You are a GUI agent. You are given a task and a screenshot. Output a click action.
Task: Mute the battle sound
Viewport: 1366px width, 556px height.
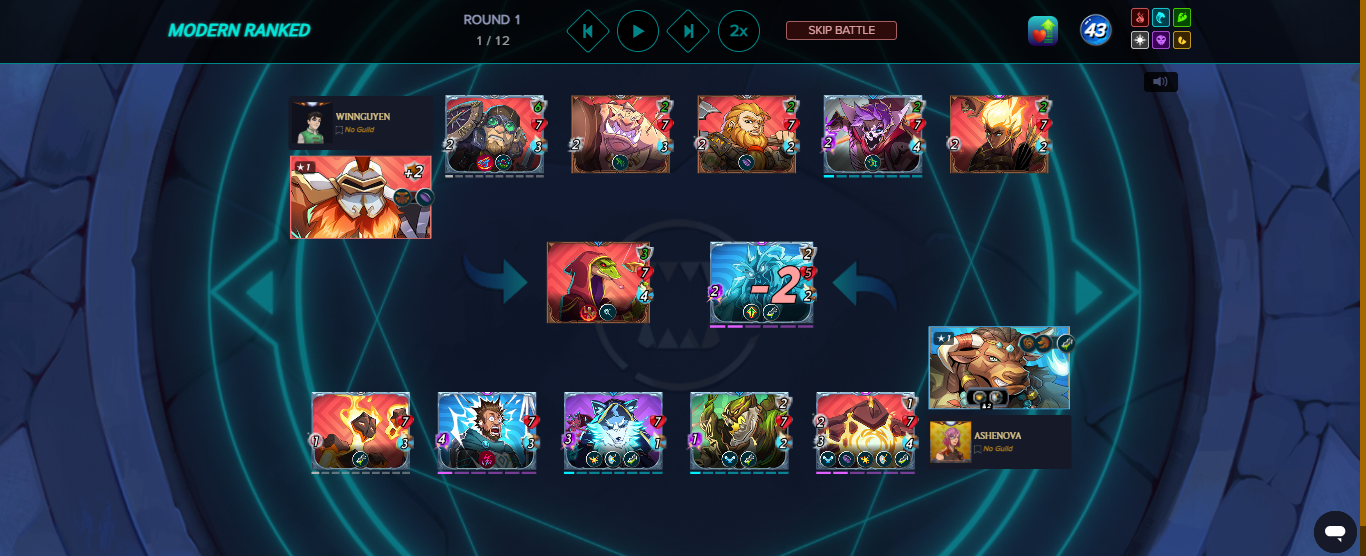[1160, 82]
